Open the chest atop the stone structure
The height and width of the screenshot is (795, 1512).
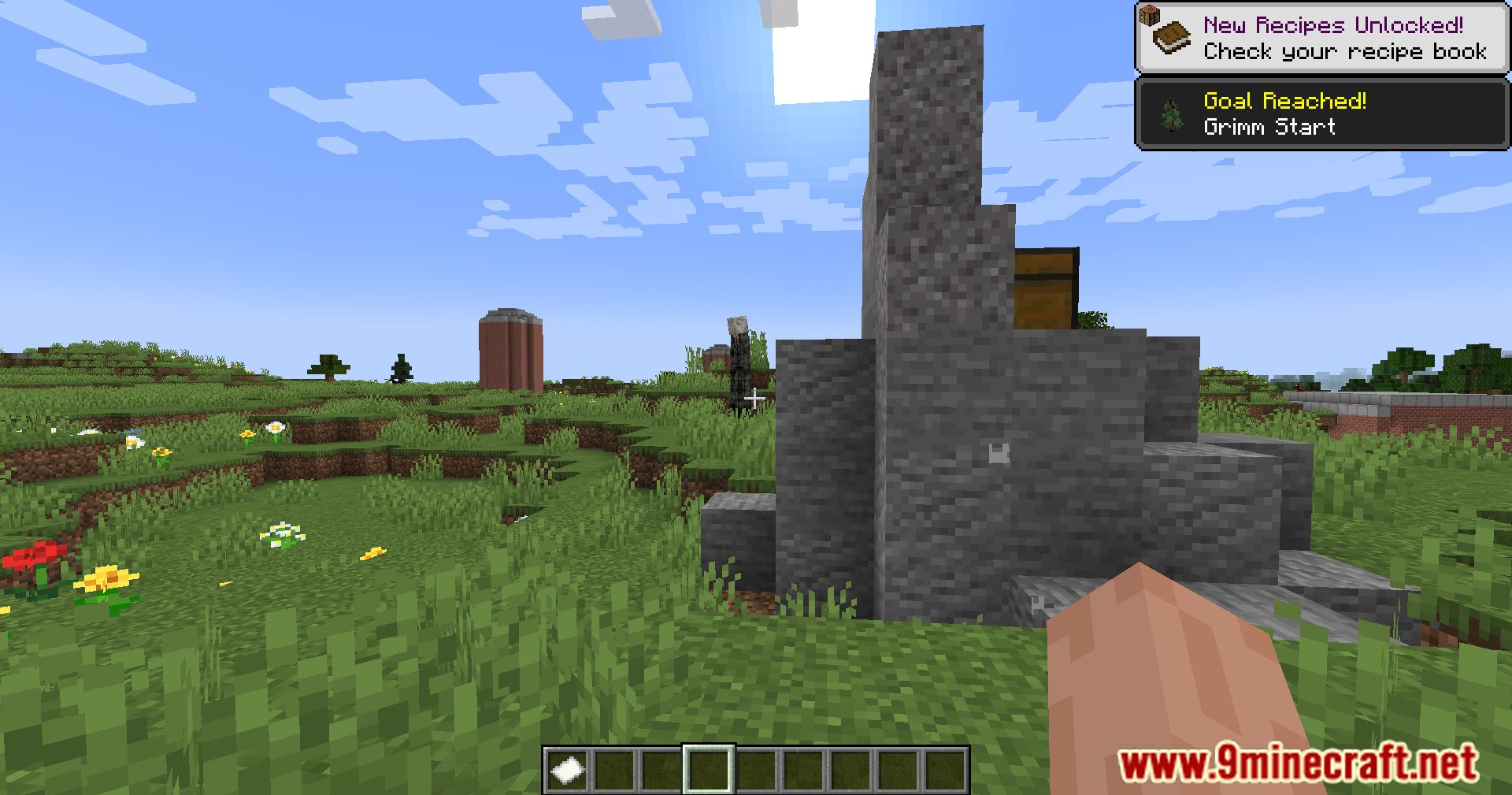tap(1043, 288)
